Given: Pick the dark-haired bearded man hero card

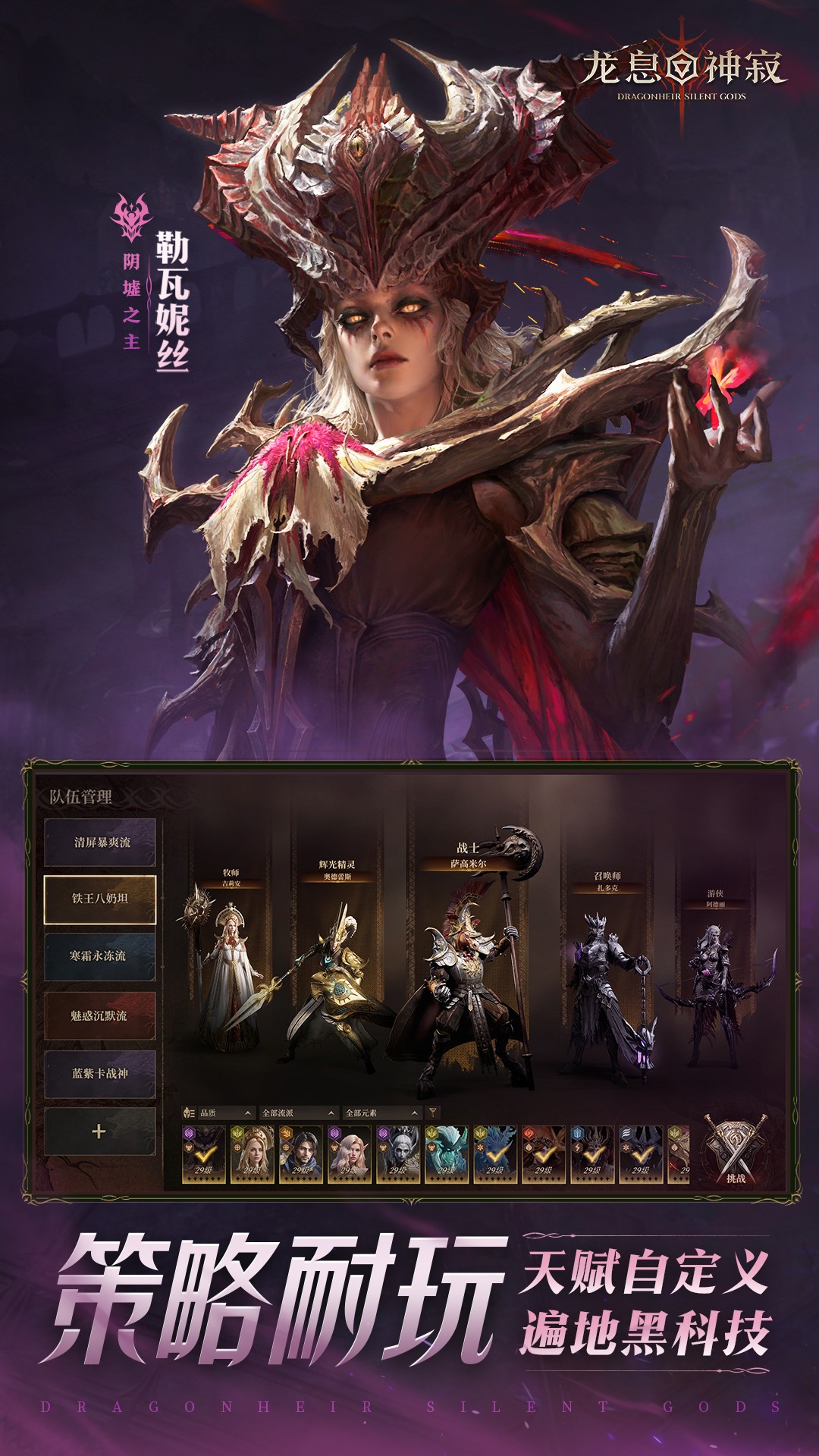Looking at the screenshot, I should tap(301, 1154).
